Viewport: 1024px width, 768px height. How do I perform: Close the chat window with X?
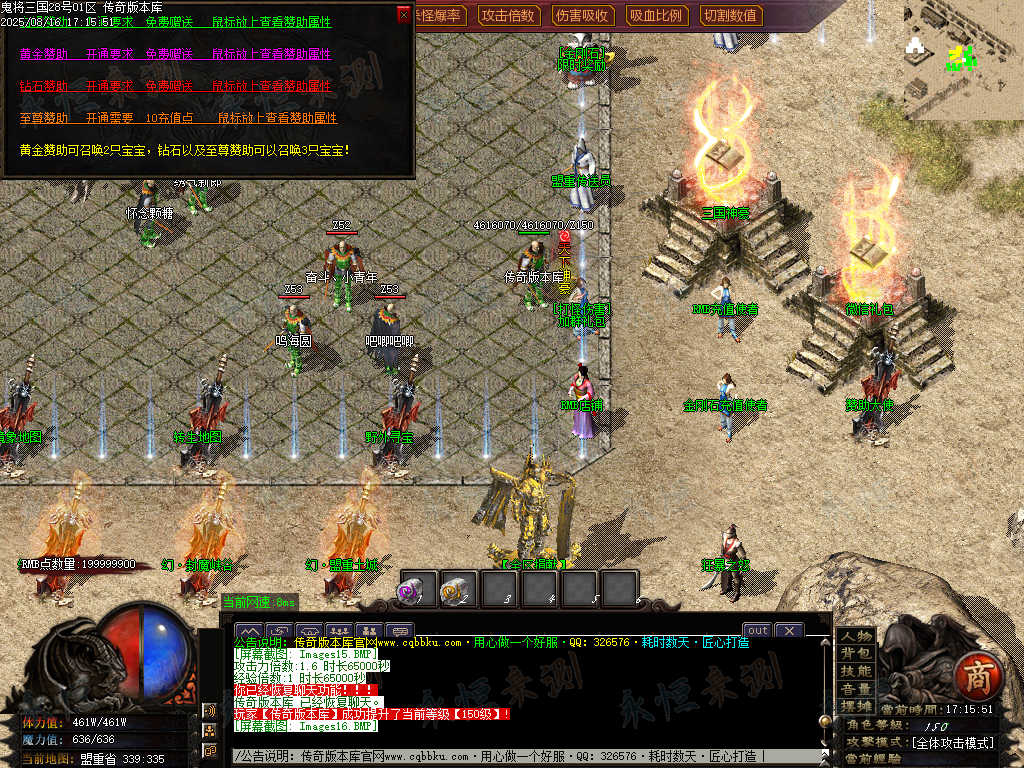(x=789, y=630)
